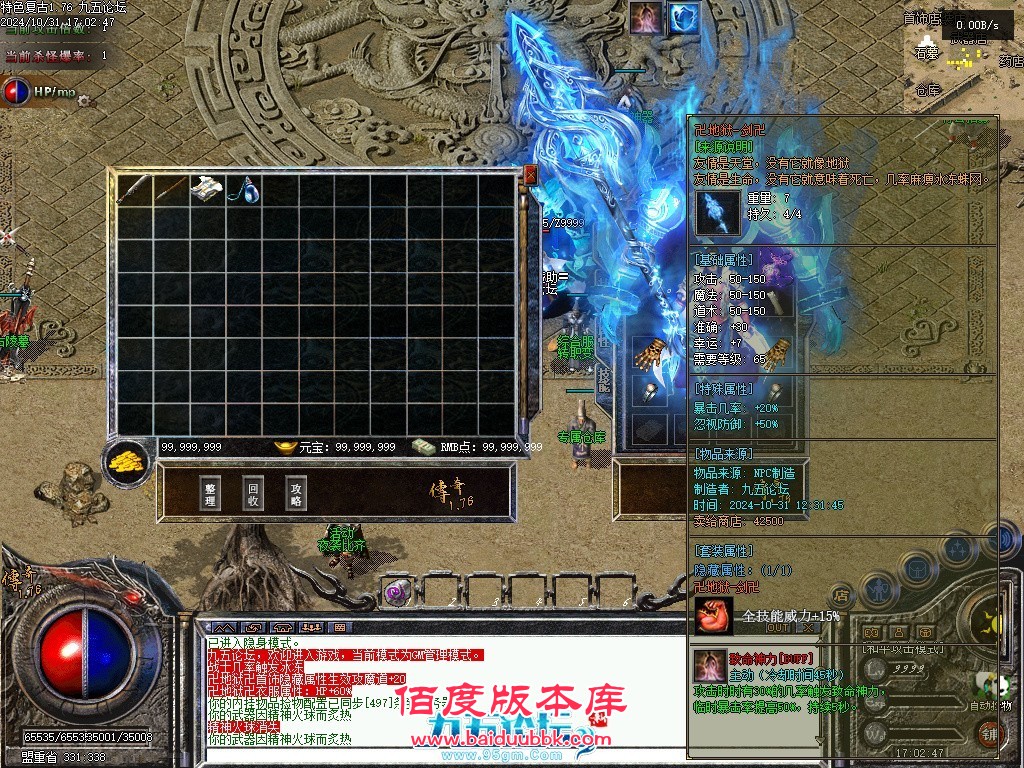Open the 回收 recycle function
This screenshot has height=768, width=1024.
pyautogui.click(x=253, y=492)
